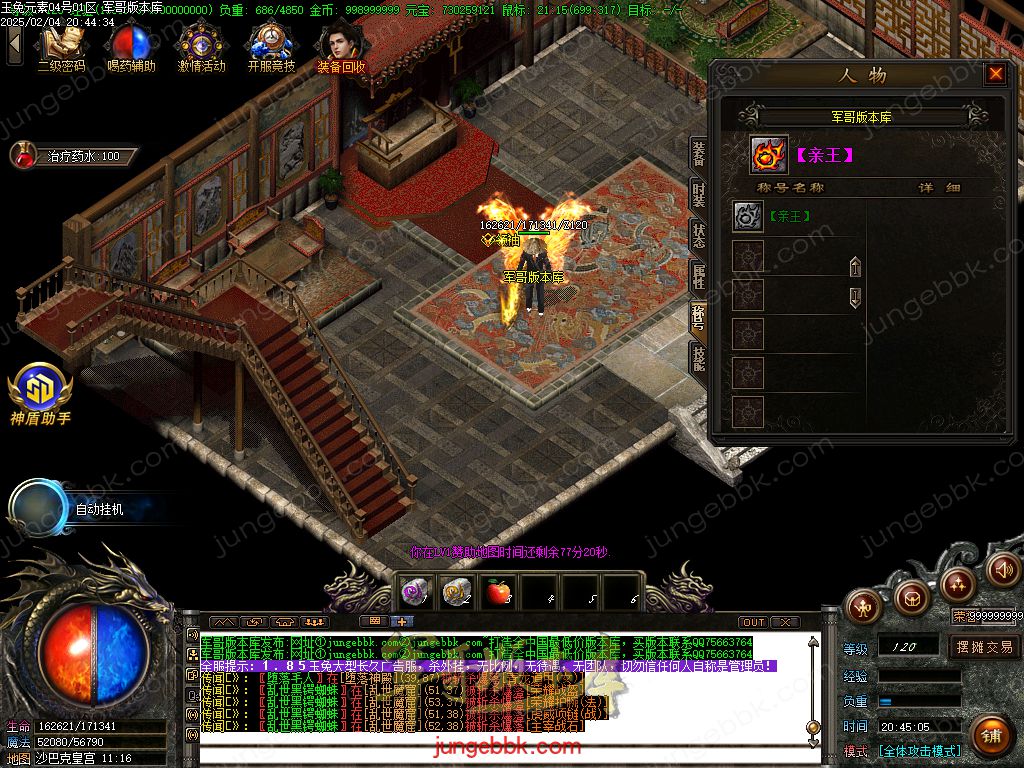The height and width of the screenshot is (768, 1024).
Task: Show the 状态 status tab
Action: tap(698, 236)
